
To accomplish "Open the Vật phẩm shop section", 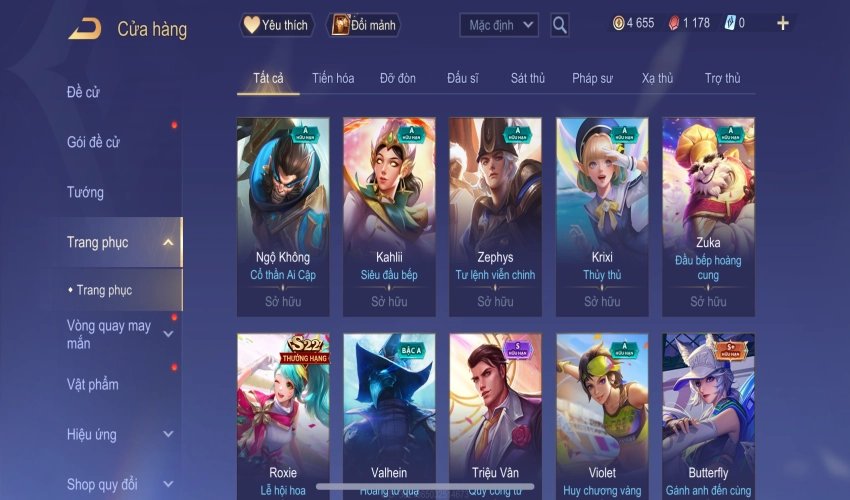I will coord(93,384).
